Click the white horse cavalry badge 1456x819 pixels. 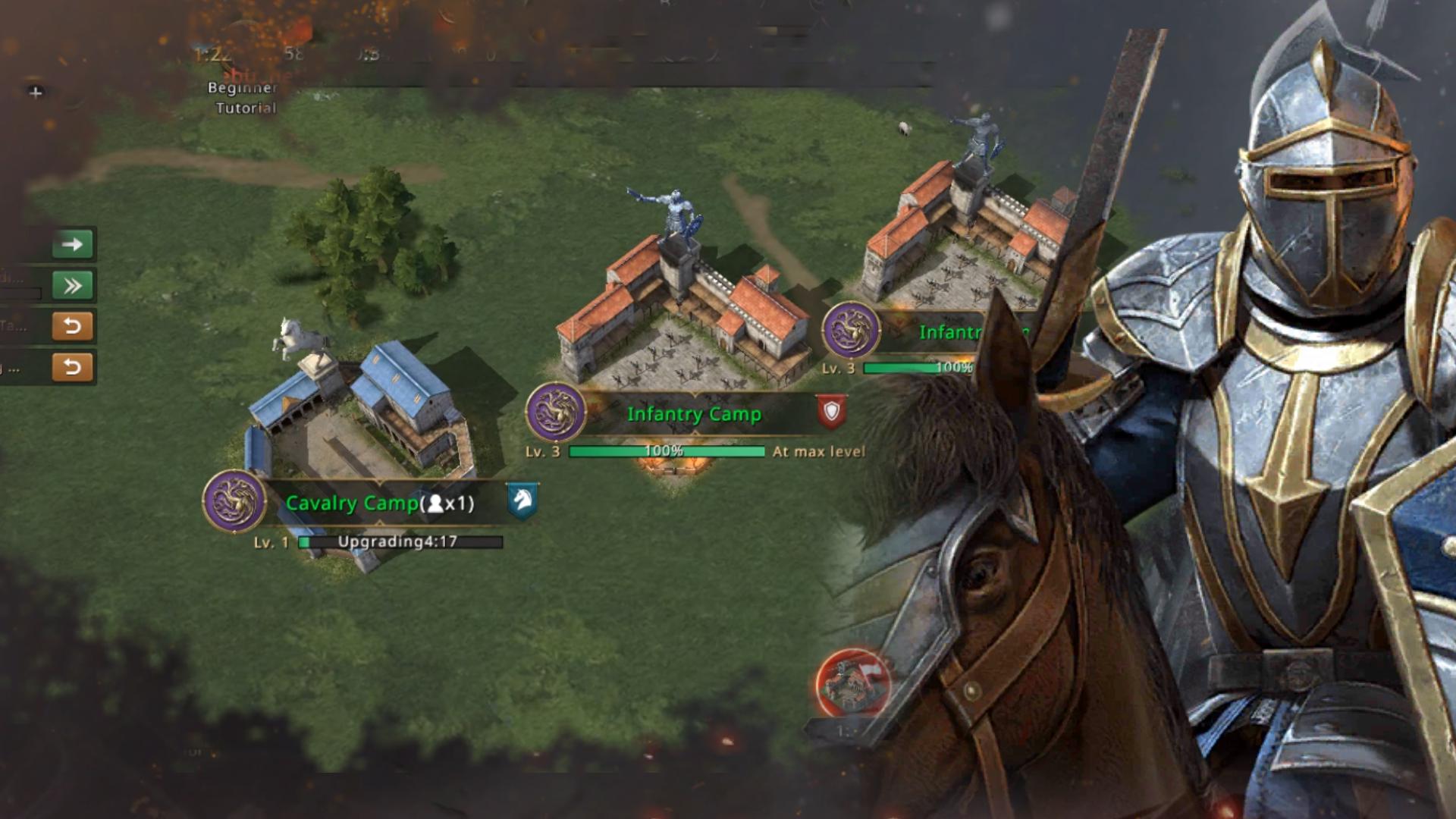pos(522,500)
